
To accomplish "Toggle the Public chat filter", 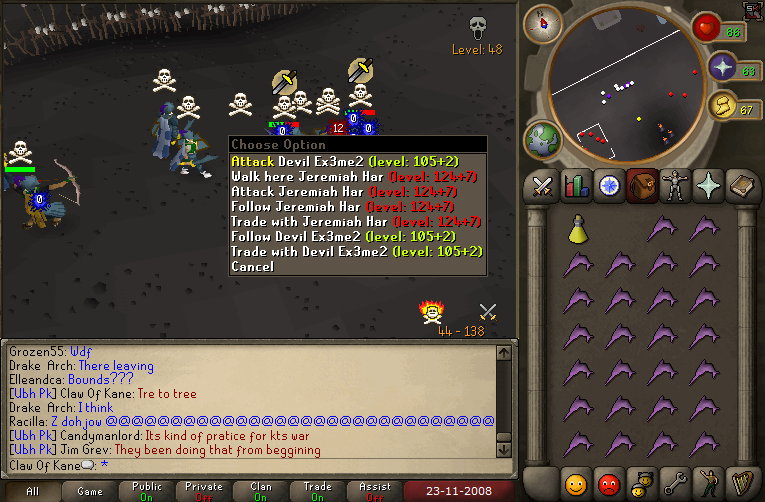I will [x=147, y=491].
